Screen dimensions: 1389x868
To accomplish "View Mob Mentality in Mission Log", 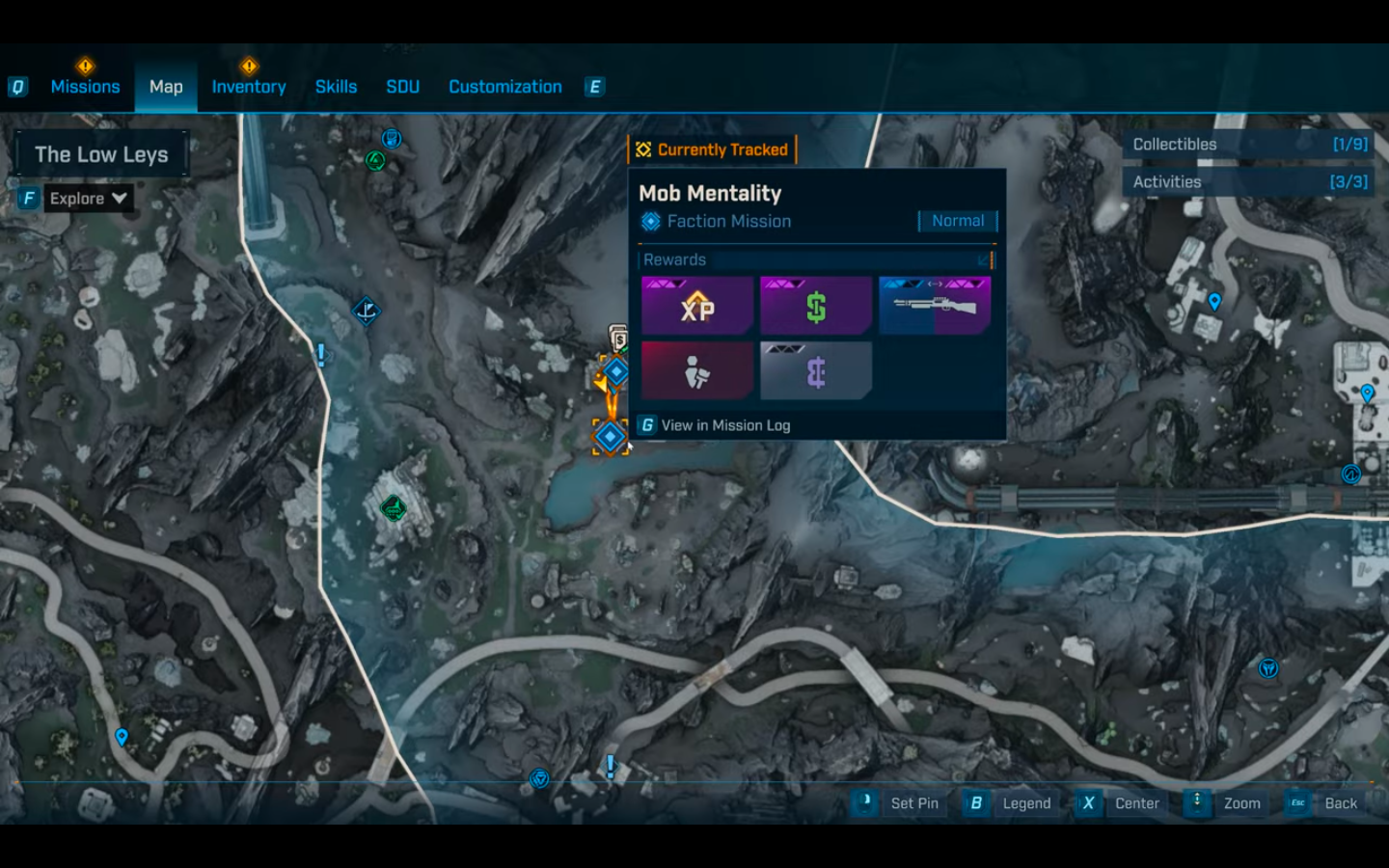I will [724, 425].
